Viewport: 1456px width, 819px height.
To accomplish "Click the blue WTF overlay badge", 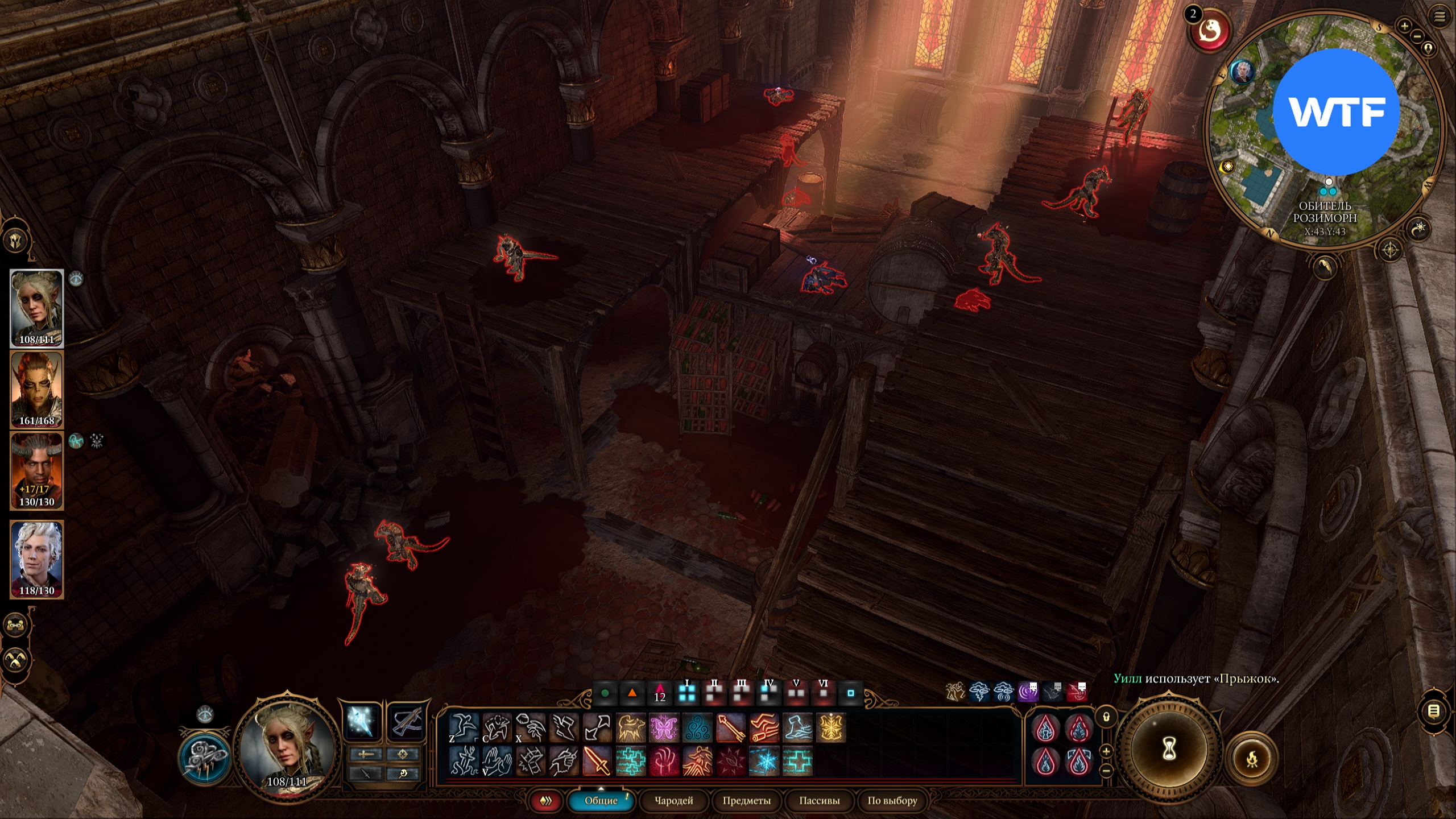I will point(1335,112).
